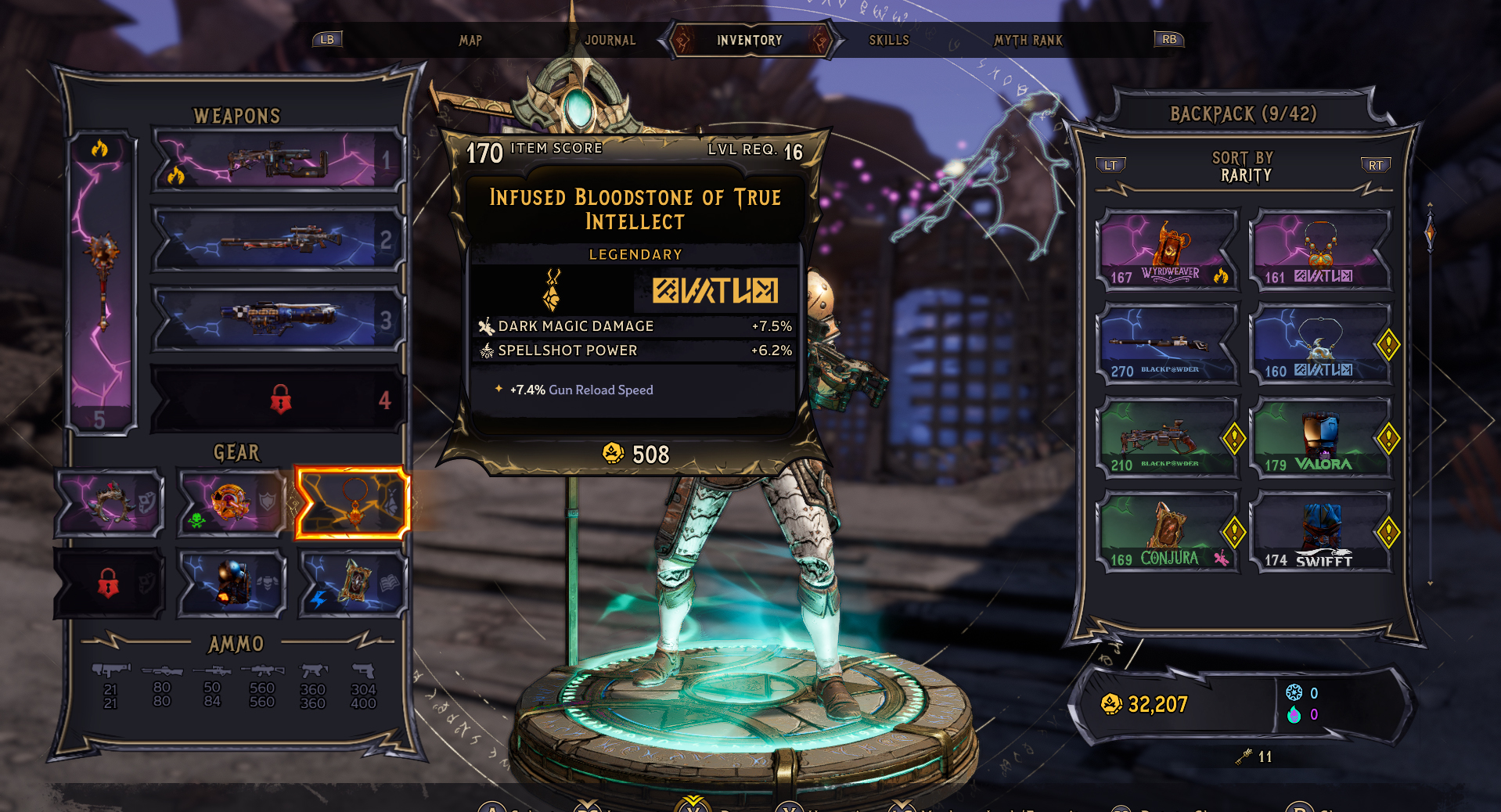Select the score 270 Blackpowder rifle
This screenshot has height=812, width=1501.
1167,344
